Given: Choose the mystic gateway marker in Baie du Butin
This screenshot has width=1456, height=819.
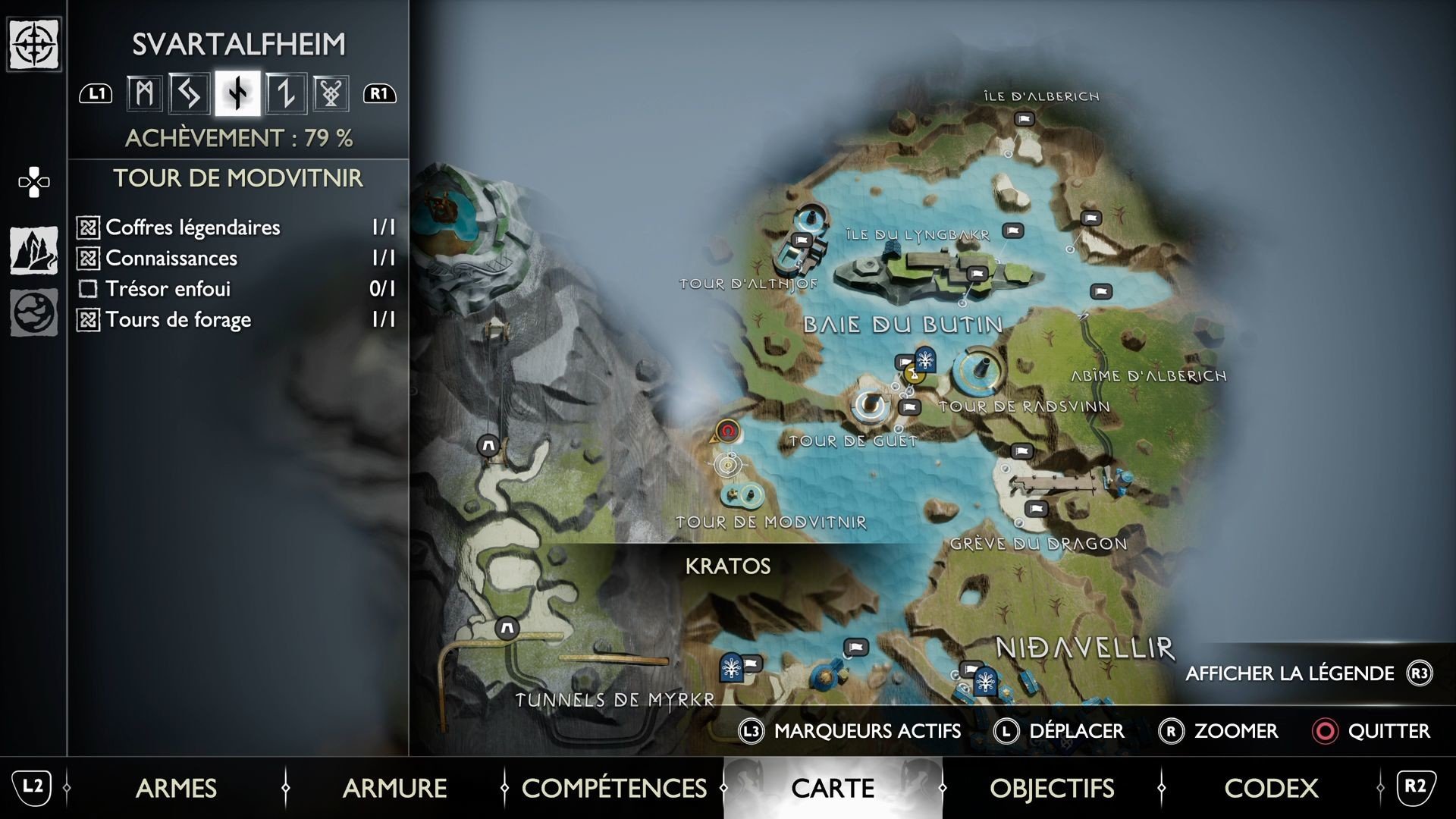Looking at the screenshot, I should 924,359.
